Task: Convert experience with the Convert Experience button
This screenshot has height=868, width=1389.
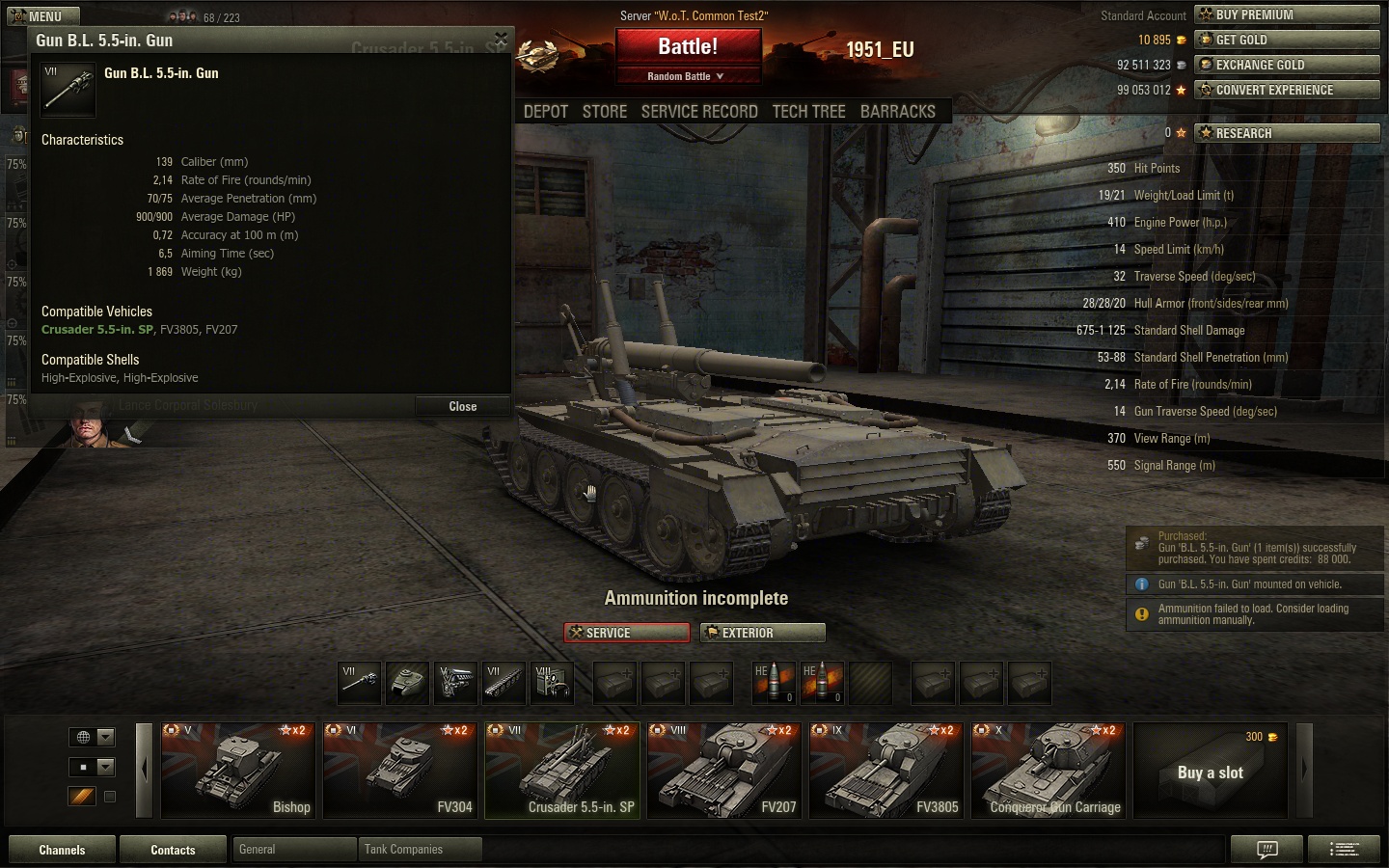Action: tap(1287, 90)
